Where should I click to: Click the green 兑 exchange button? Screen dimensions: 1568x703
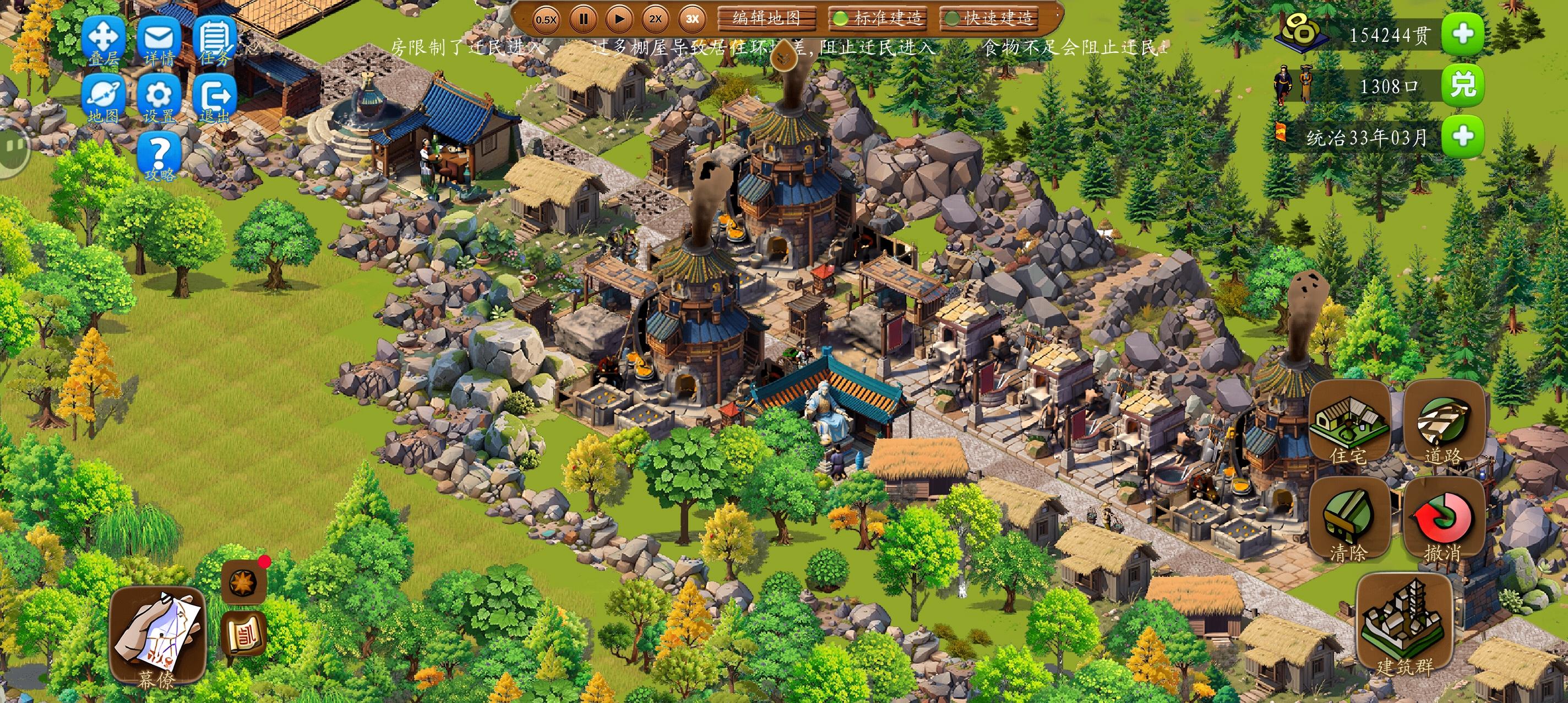(x=1463, y=86)
